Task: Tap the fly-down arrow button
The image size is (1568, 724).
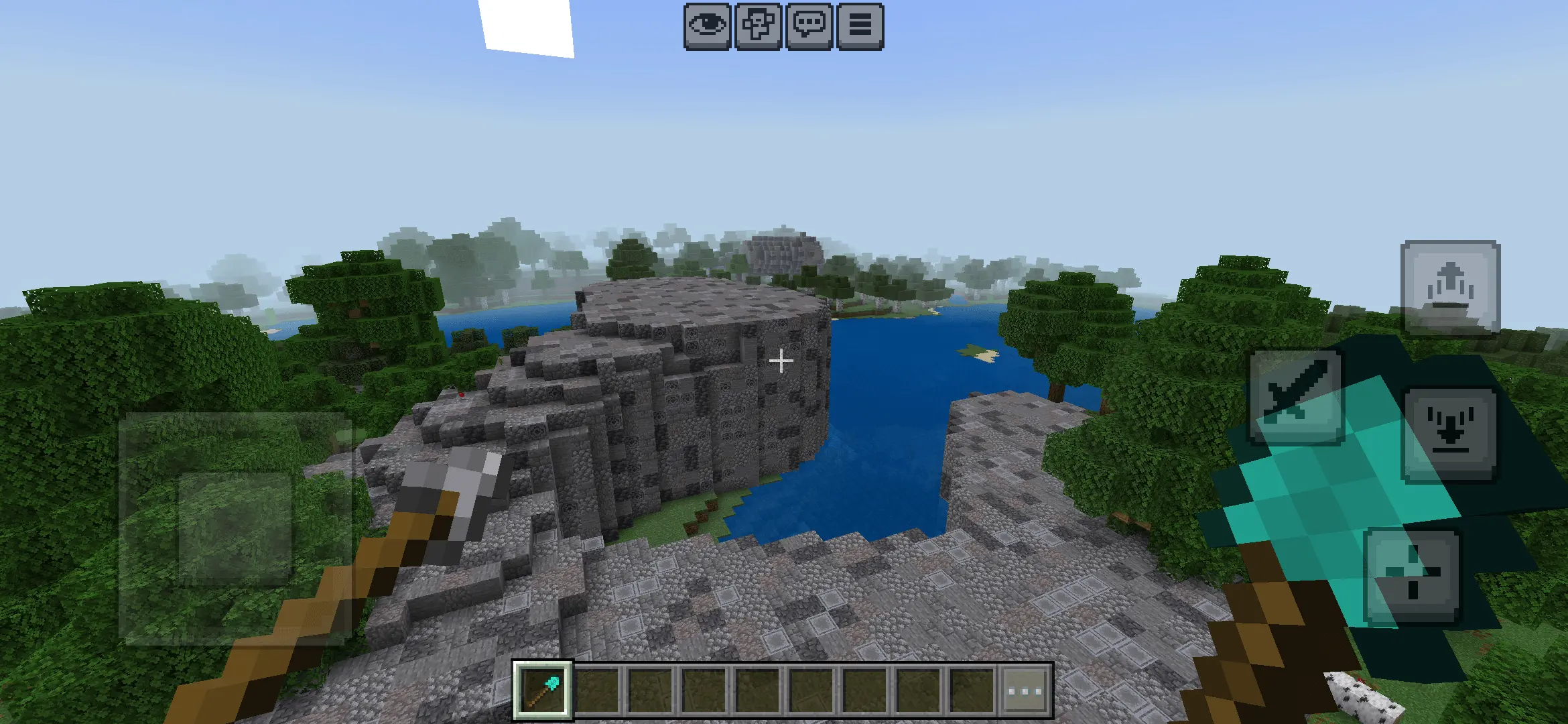Action: click(x=1450, y=434)
